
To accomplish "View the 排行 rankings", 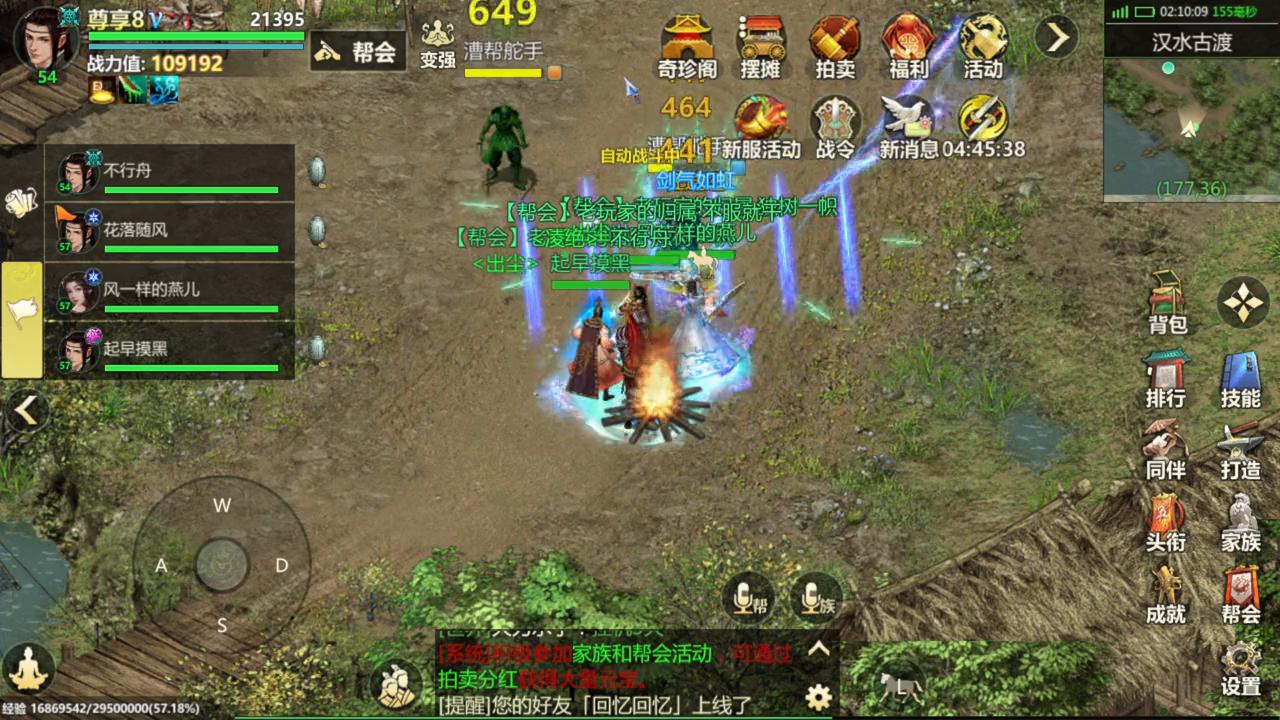I will [x=1166, y=380].
